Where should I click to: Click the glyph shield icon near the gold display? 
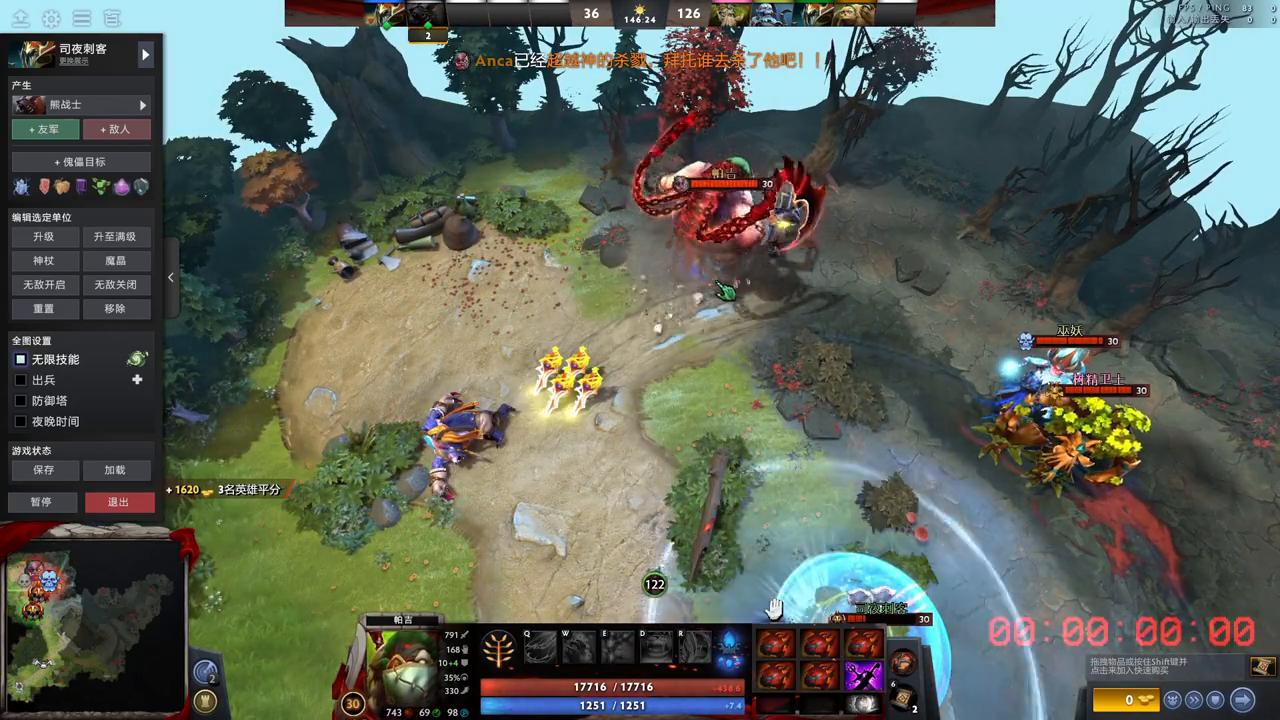[x=1214, y=700]
